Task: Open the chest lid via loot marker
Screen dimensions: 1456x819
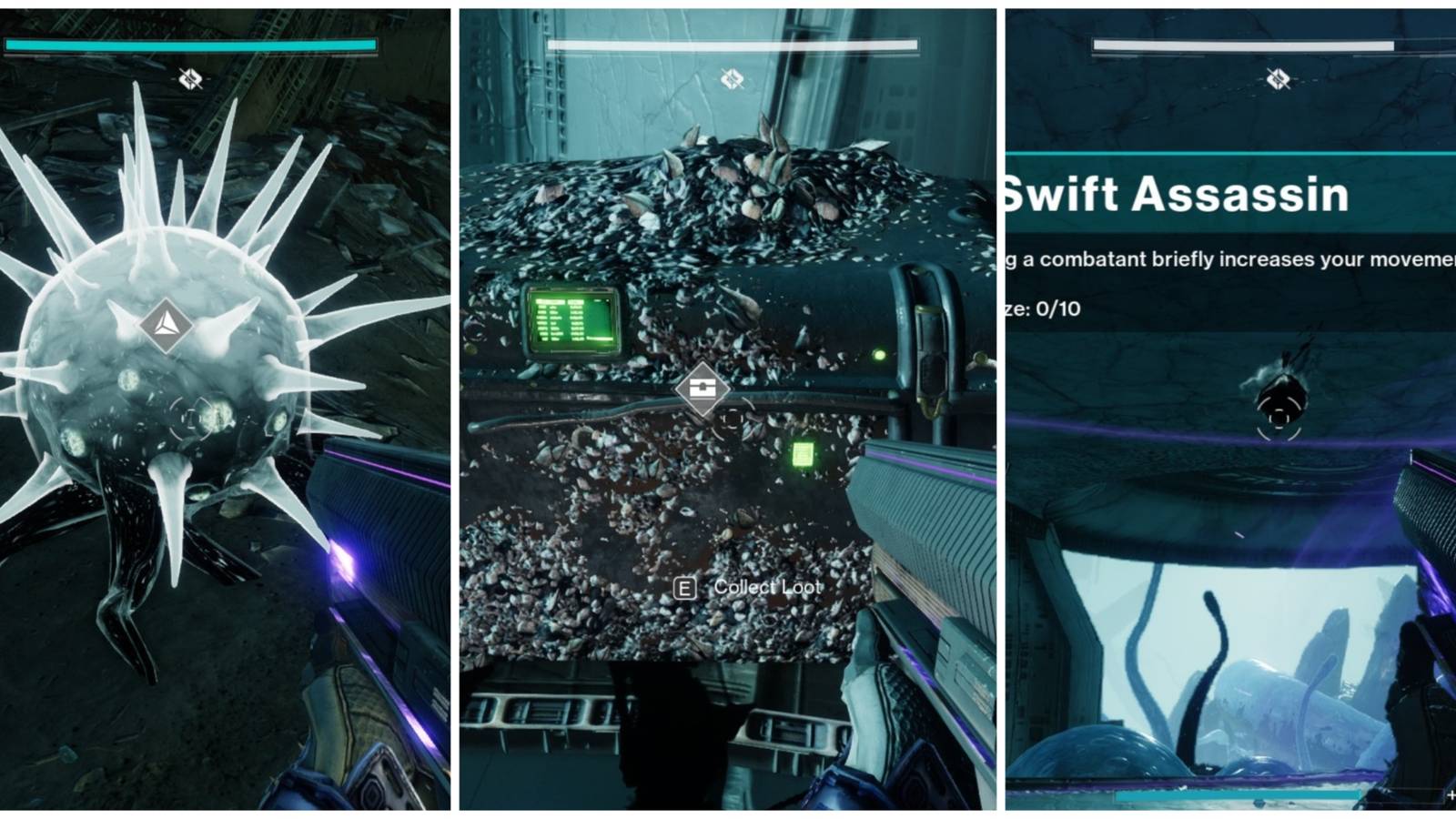Action: point(701,389)
